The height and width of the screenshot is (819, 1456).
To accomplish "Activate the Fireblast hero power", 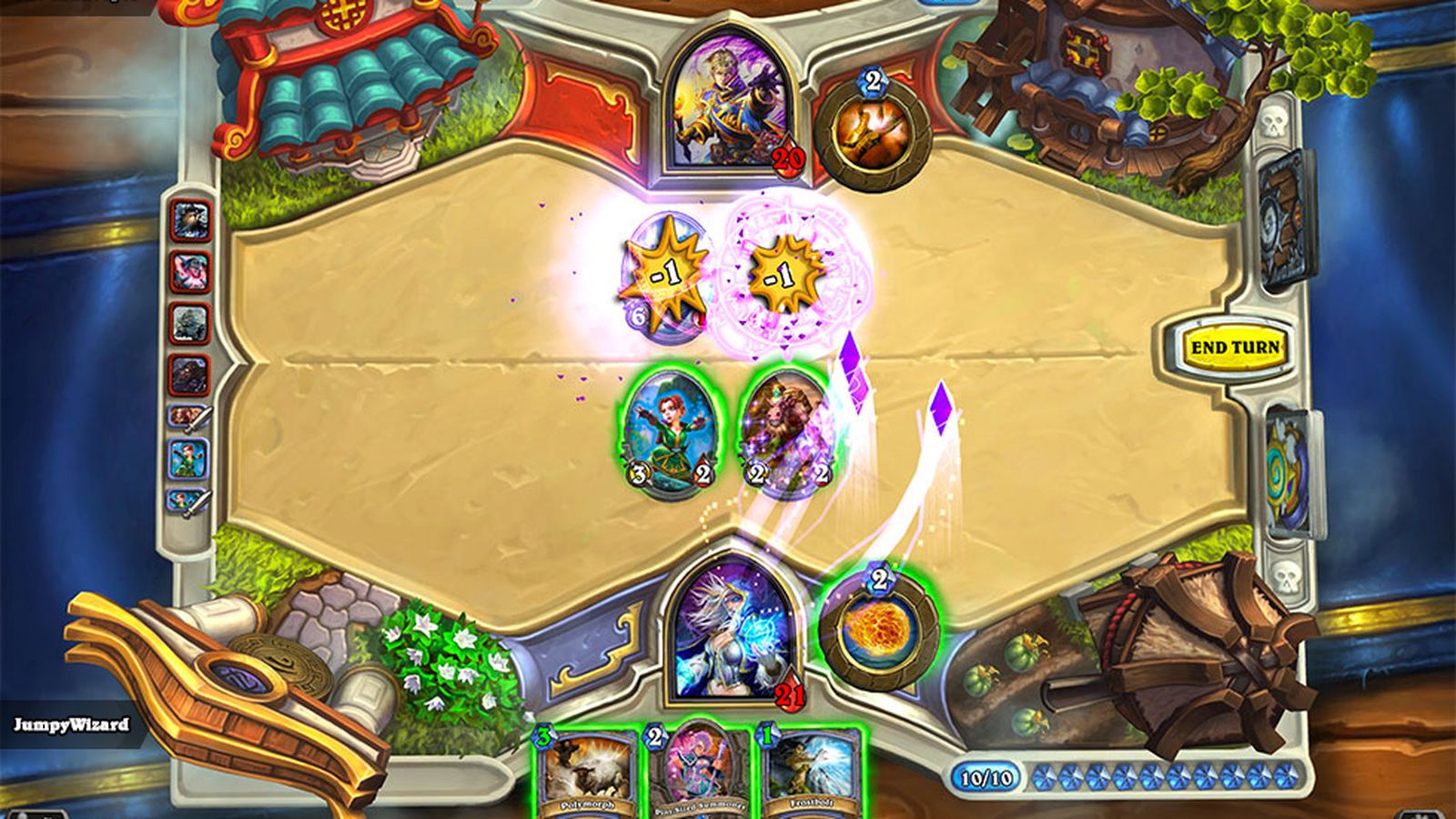I will pyautogui.click(x=878, y=629).
